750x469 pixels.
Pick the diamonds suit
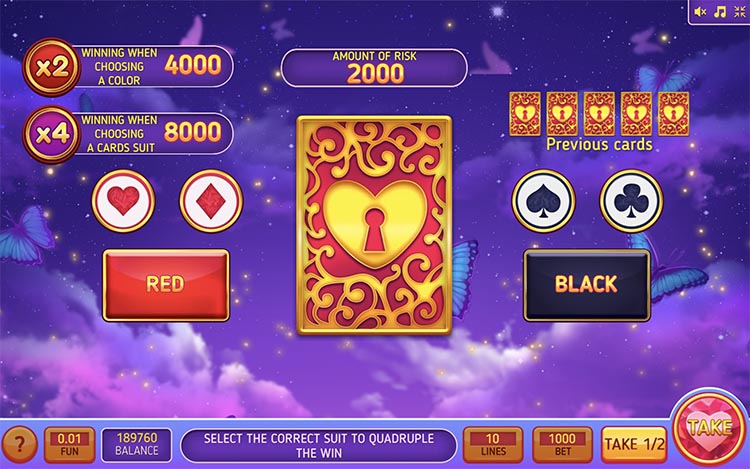[x=211, y=201]
